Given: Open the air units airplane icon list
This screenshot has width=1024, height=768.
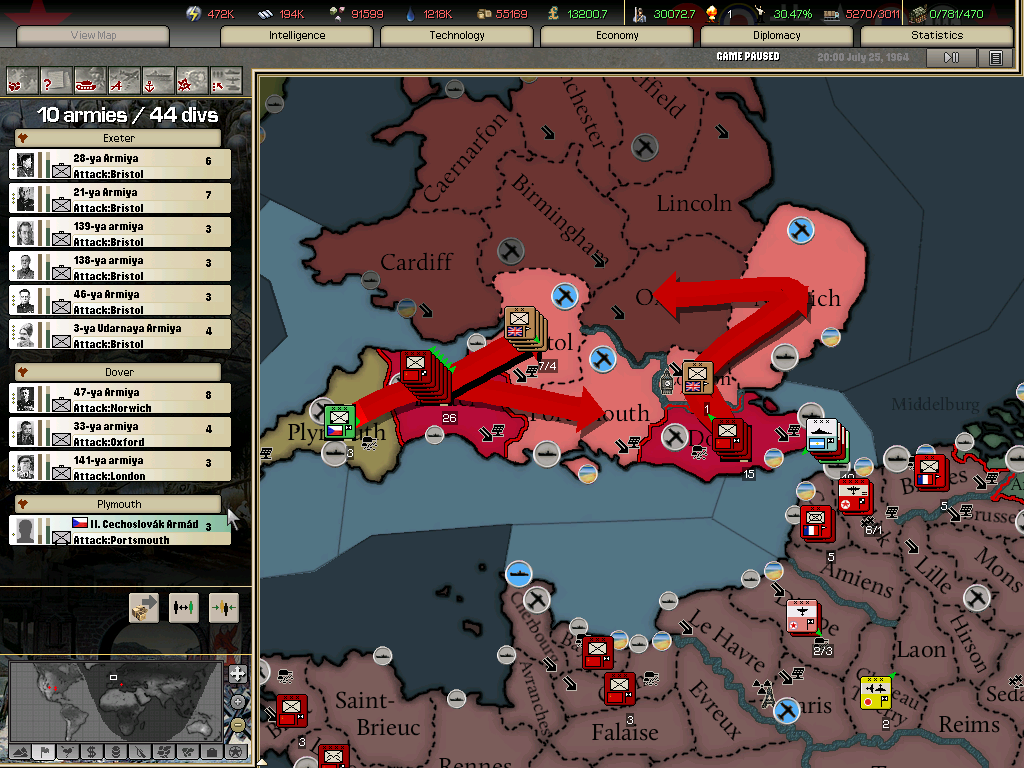Looking at the screenshot, I should pyautogui.click(x=124, y=79).
